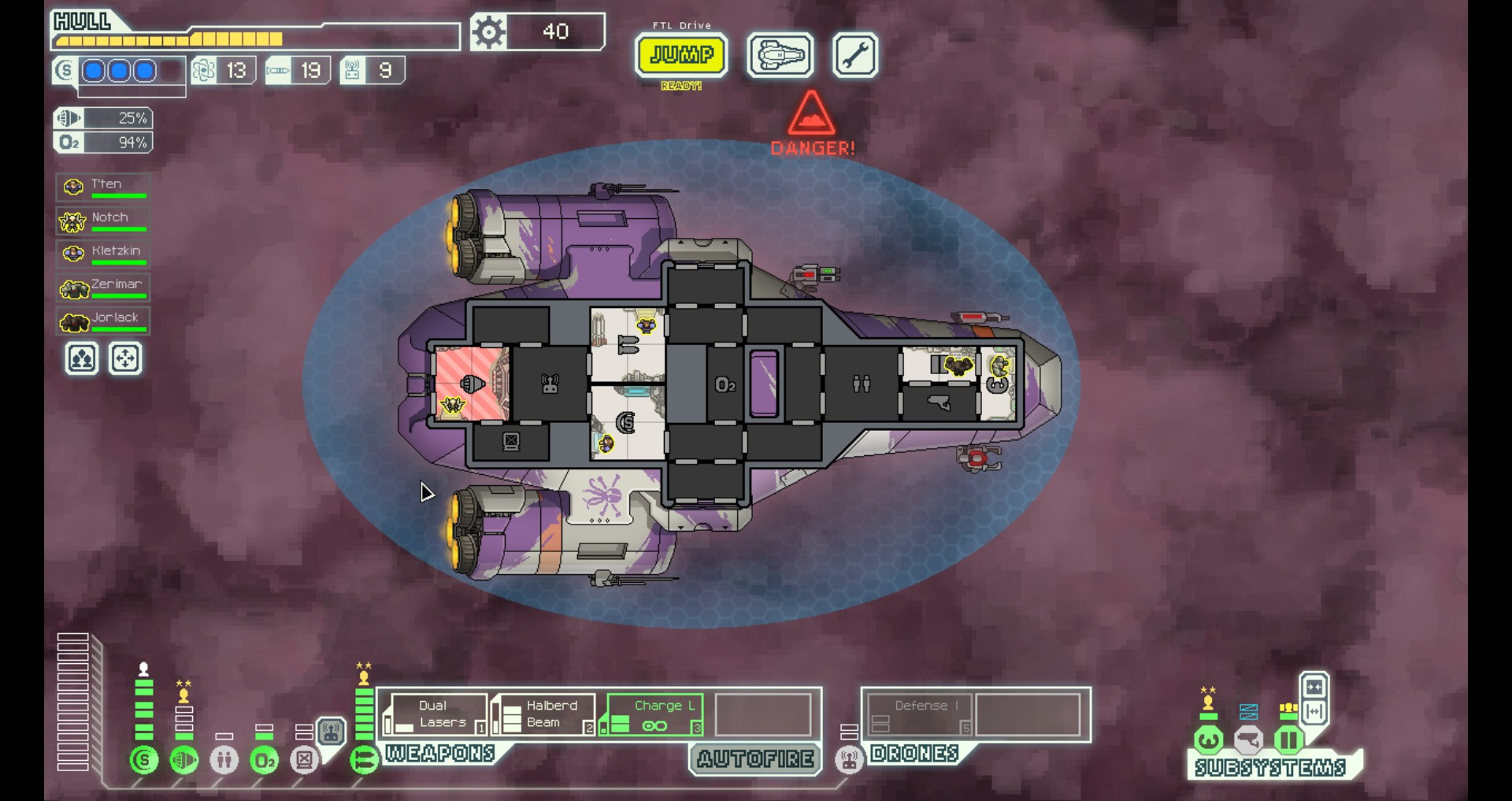Screen dimensions: 1512x801
Task: Select crew member Zerimar
Action: 103,287
